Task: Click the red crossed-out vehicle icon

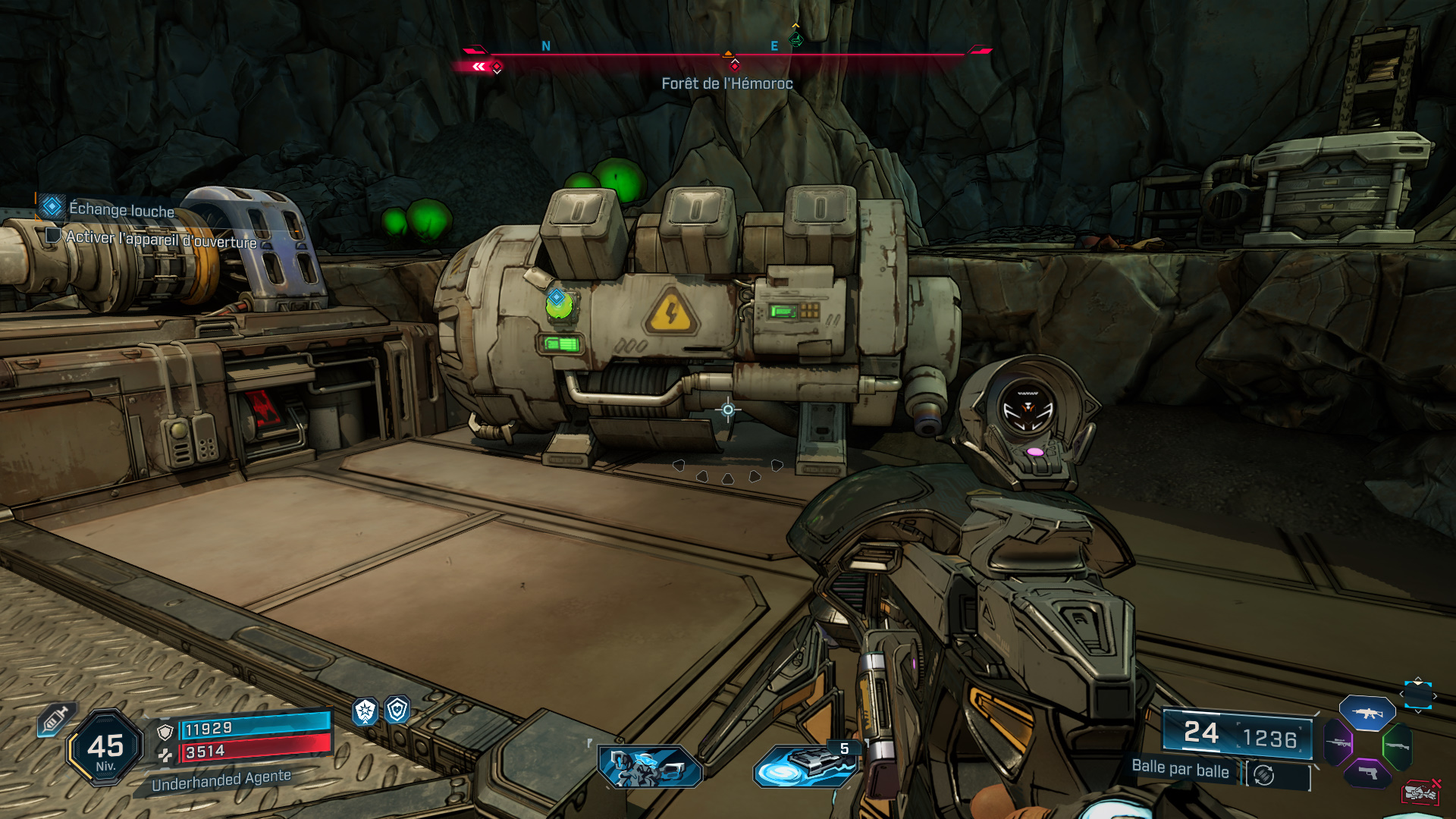Action: (x=1420, y=792)
